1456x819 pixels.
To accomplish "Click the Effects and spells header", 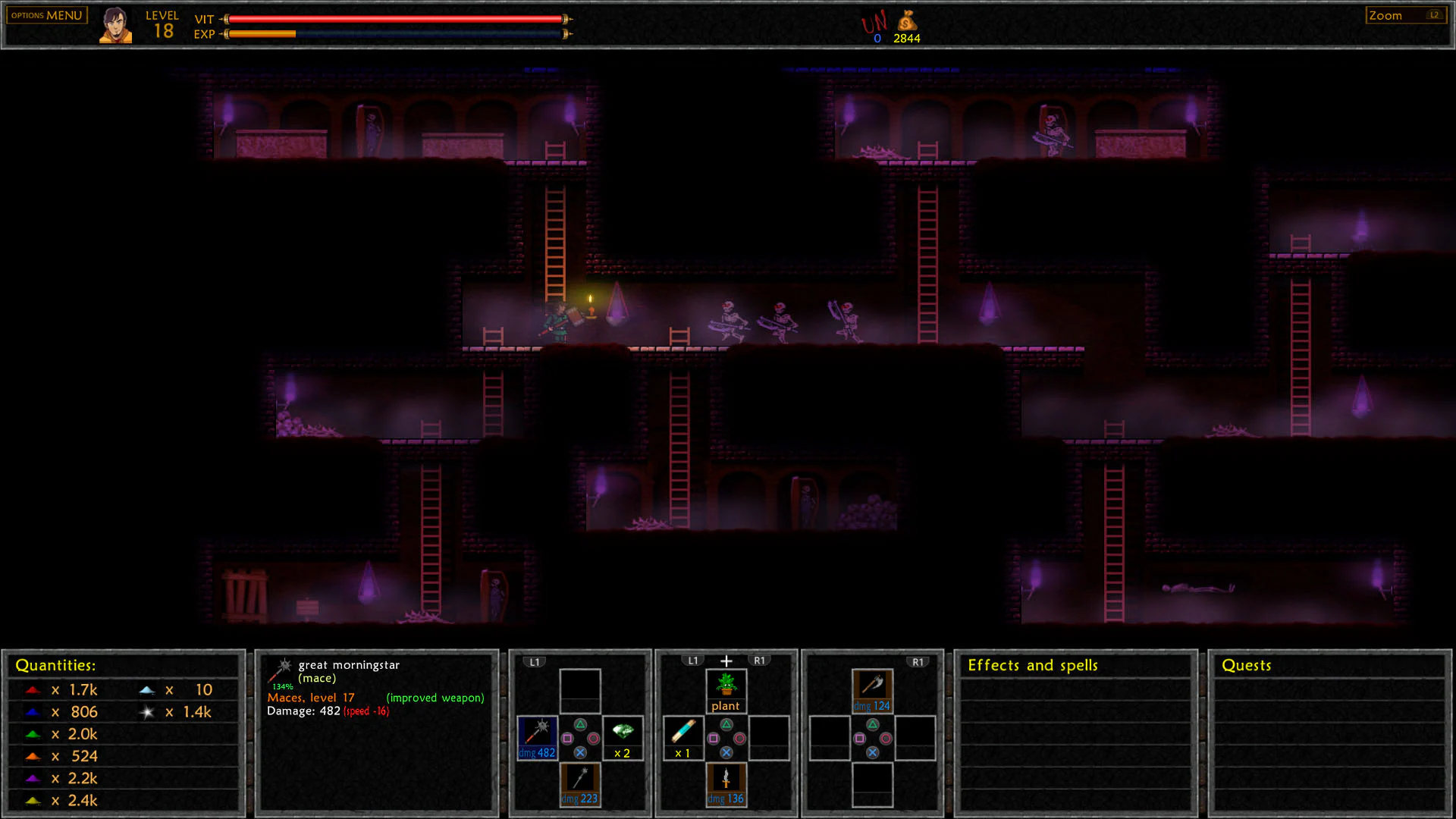I will 1033,665.
